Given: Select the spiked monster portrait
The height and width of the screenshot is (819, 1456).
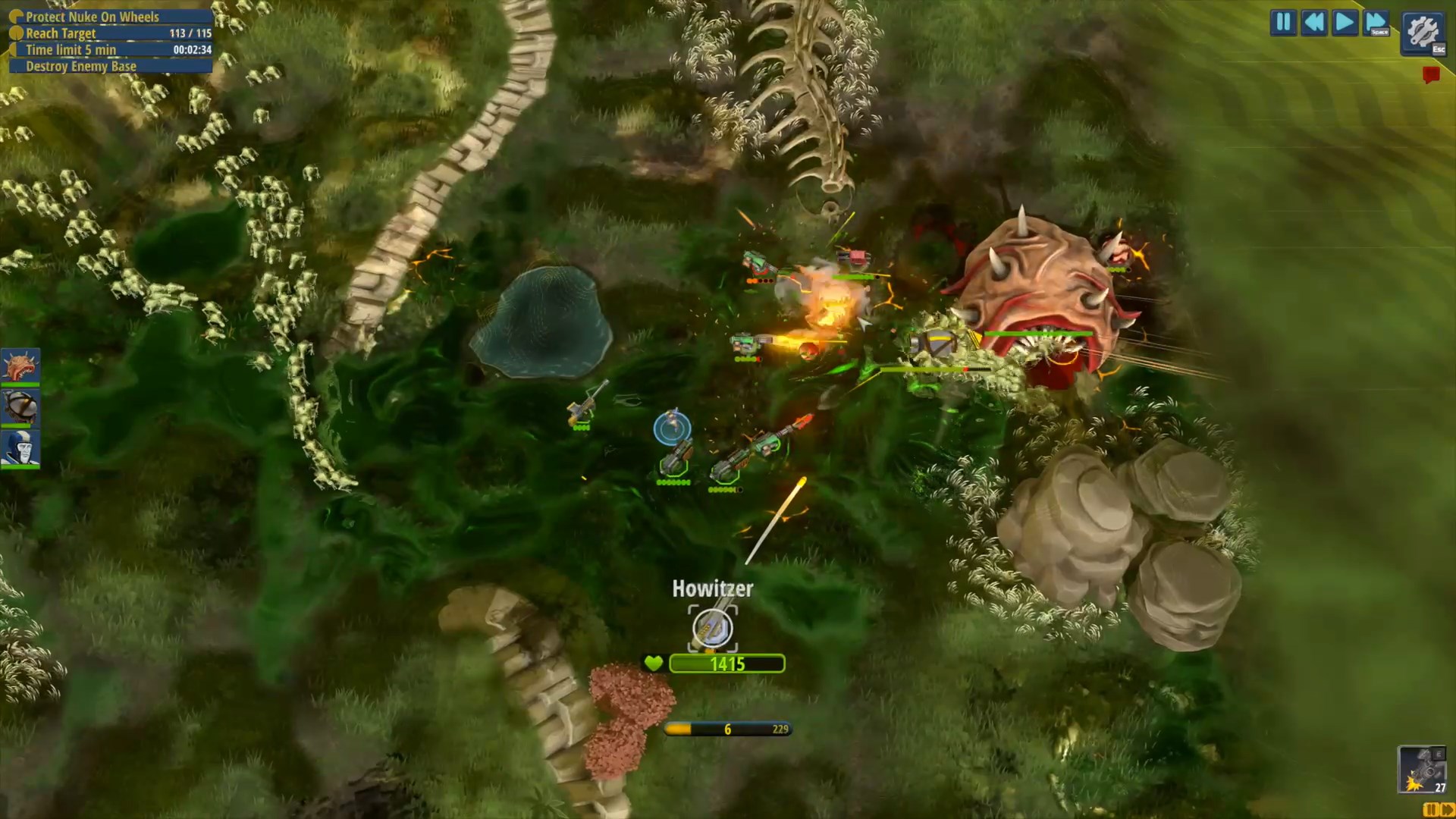Looking at the screenshot, I should coord(20,366).
